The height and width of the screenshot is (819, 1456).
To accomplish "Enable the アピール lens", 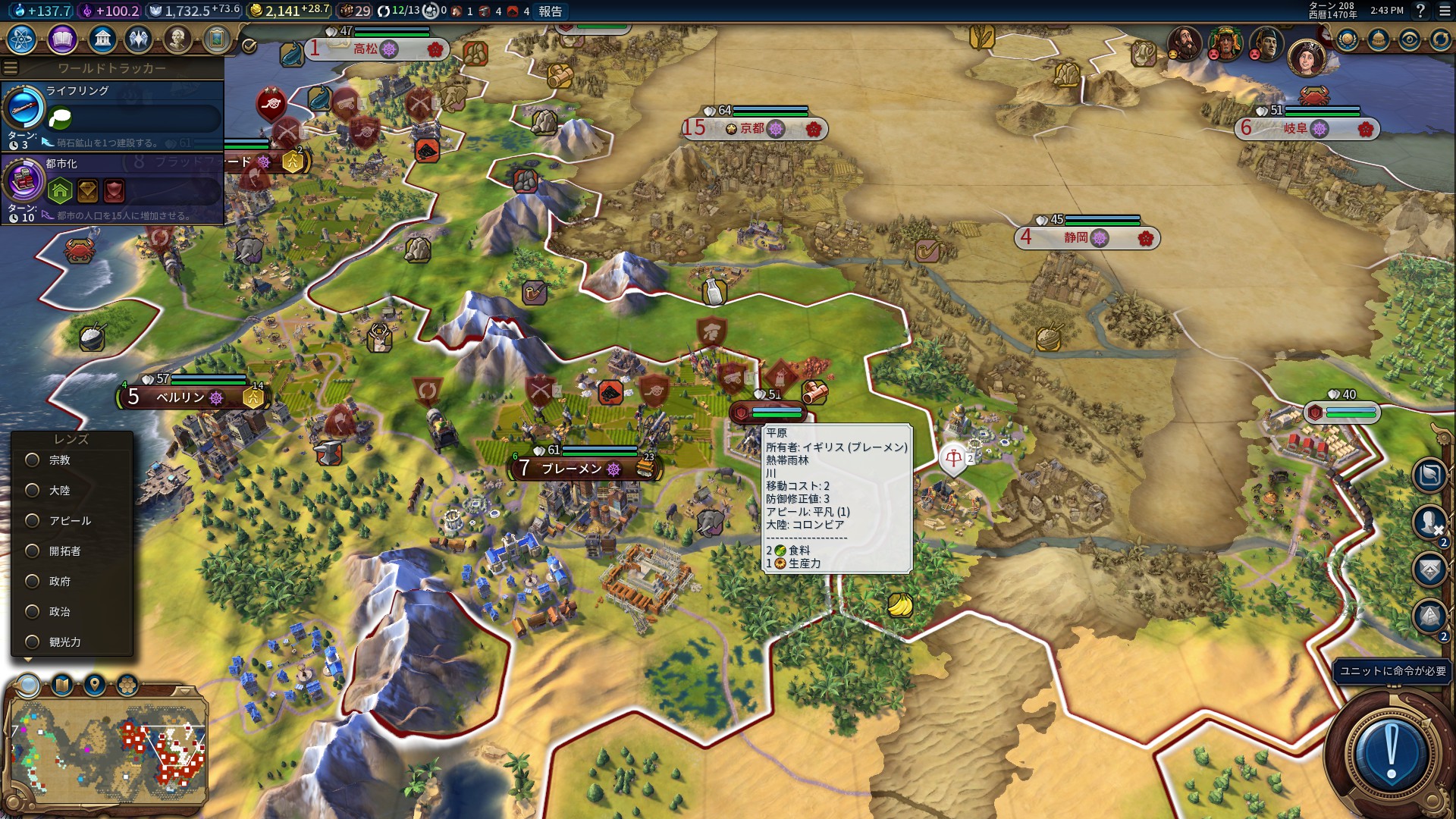I will (x=33, y=521).
